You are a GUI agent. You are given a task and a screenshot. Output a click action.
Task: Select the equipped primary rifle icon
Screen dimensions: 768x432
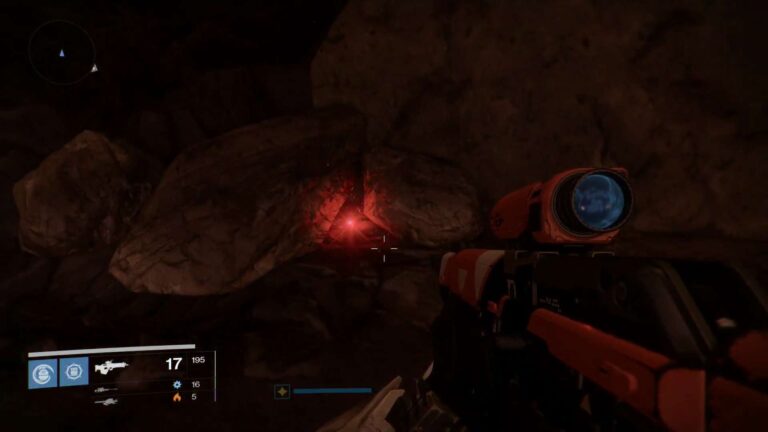111,367
